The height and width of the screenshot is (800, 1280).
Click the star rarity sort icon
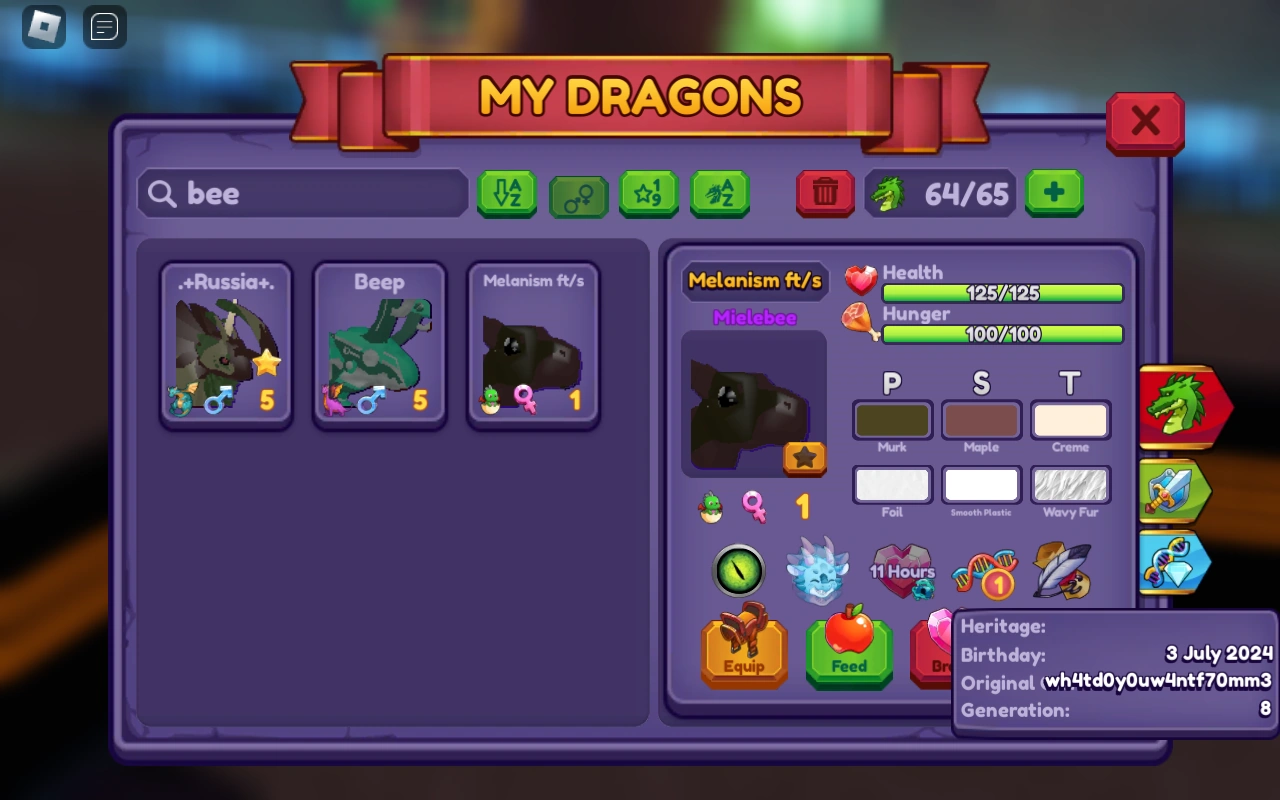point(649,194)
